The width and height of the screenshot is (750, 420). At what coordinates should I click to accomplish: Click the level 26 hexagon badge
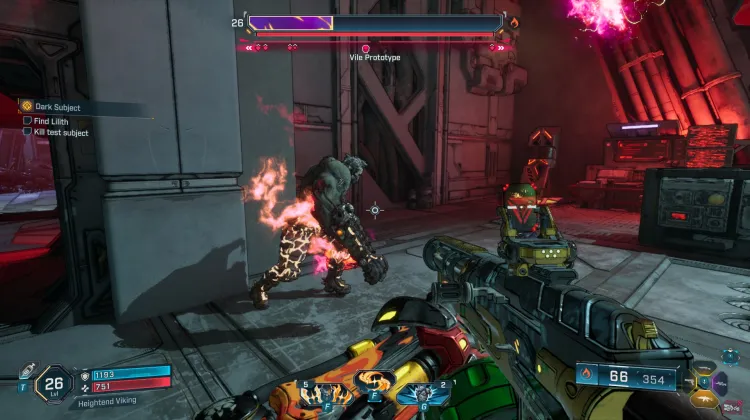[x=53, y=381]
